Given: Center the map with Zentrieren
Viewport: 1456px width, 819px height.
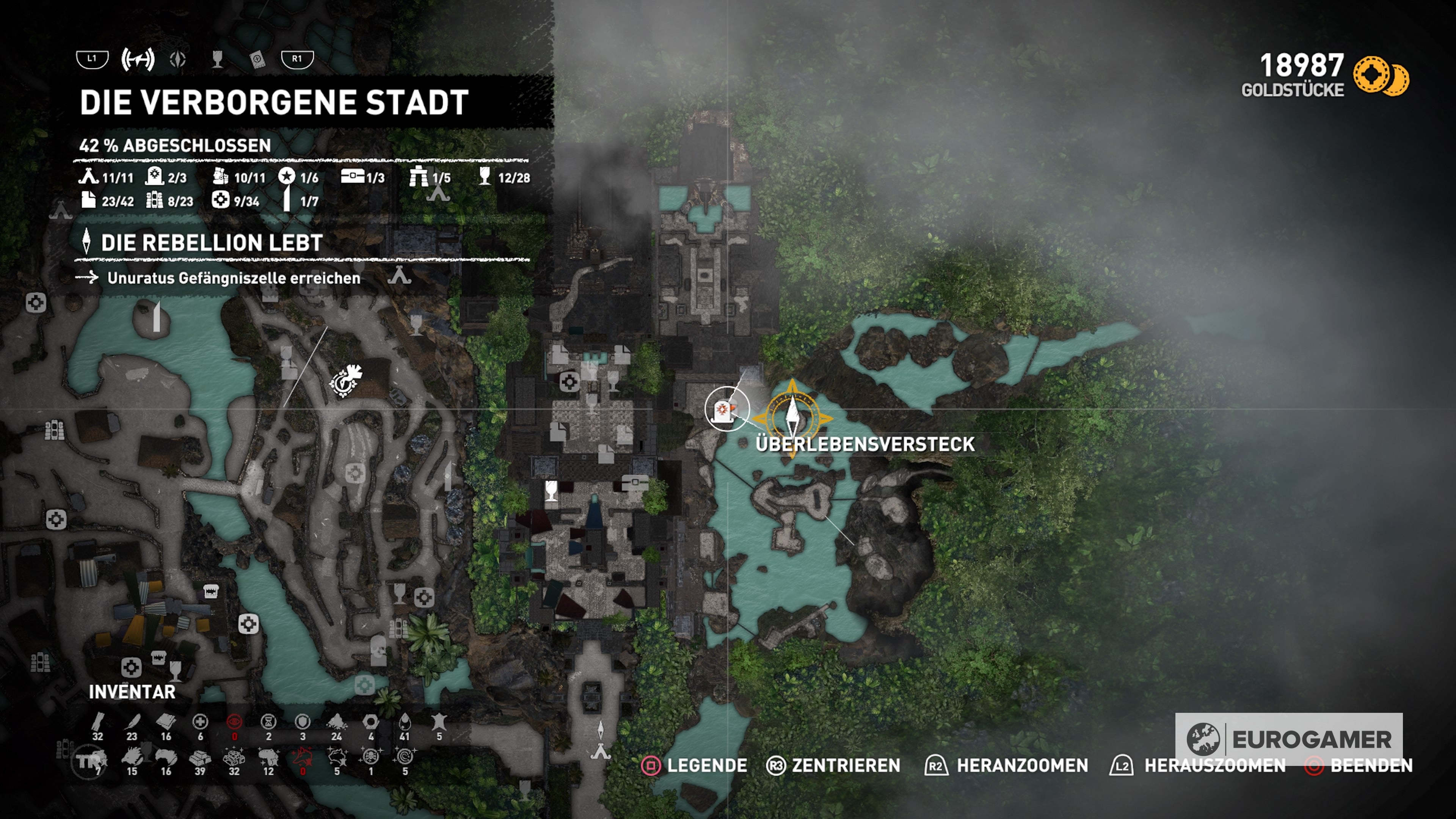Looking at the screenshot, I should [833, 765].
